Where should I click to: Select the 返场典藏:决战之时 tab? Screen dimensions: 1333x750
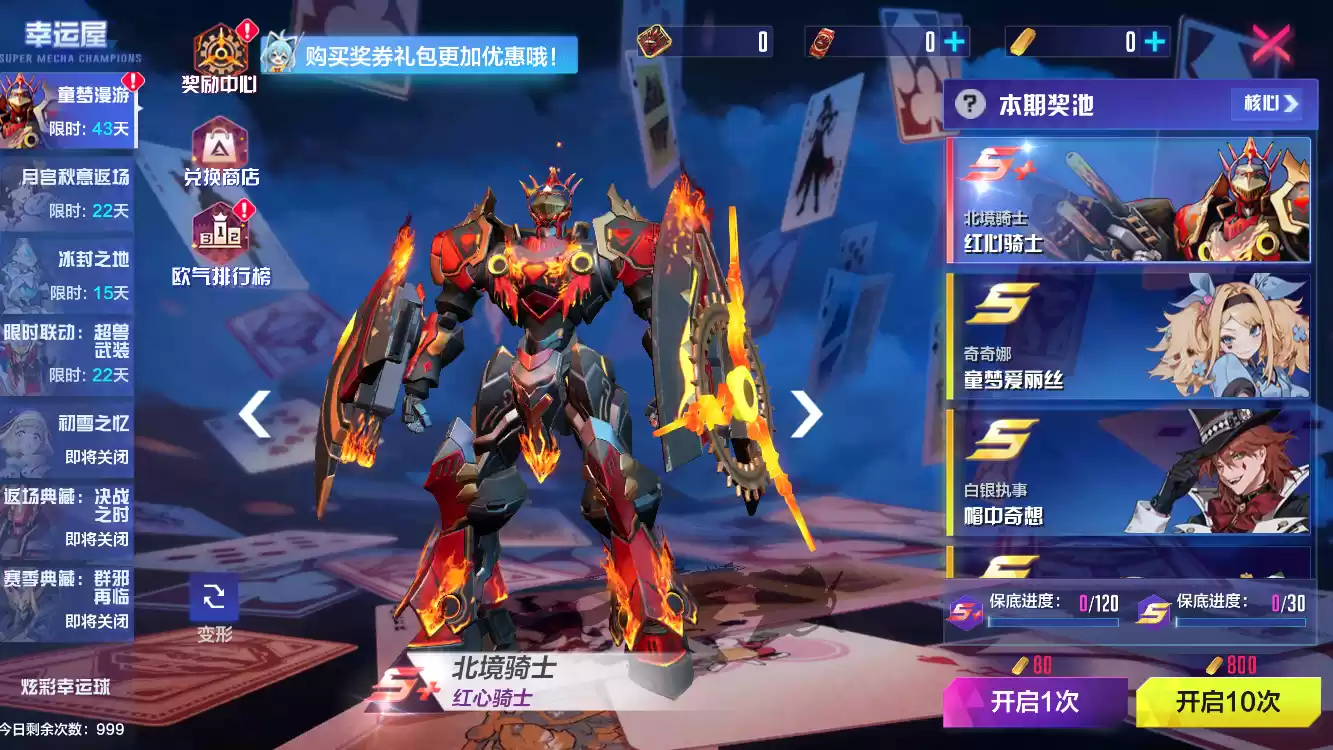68,516
